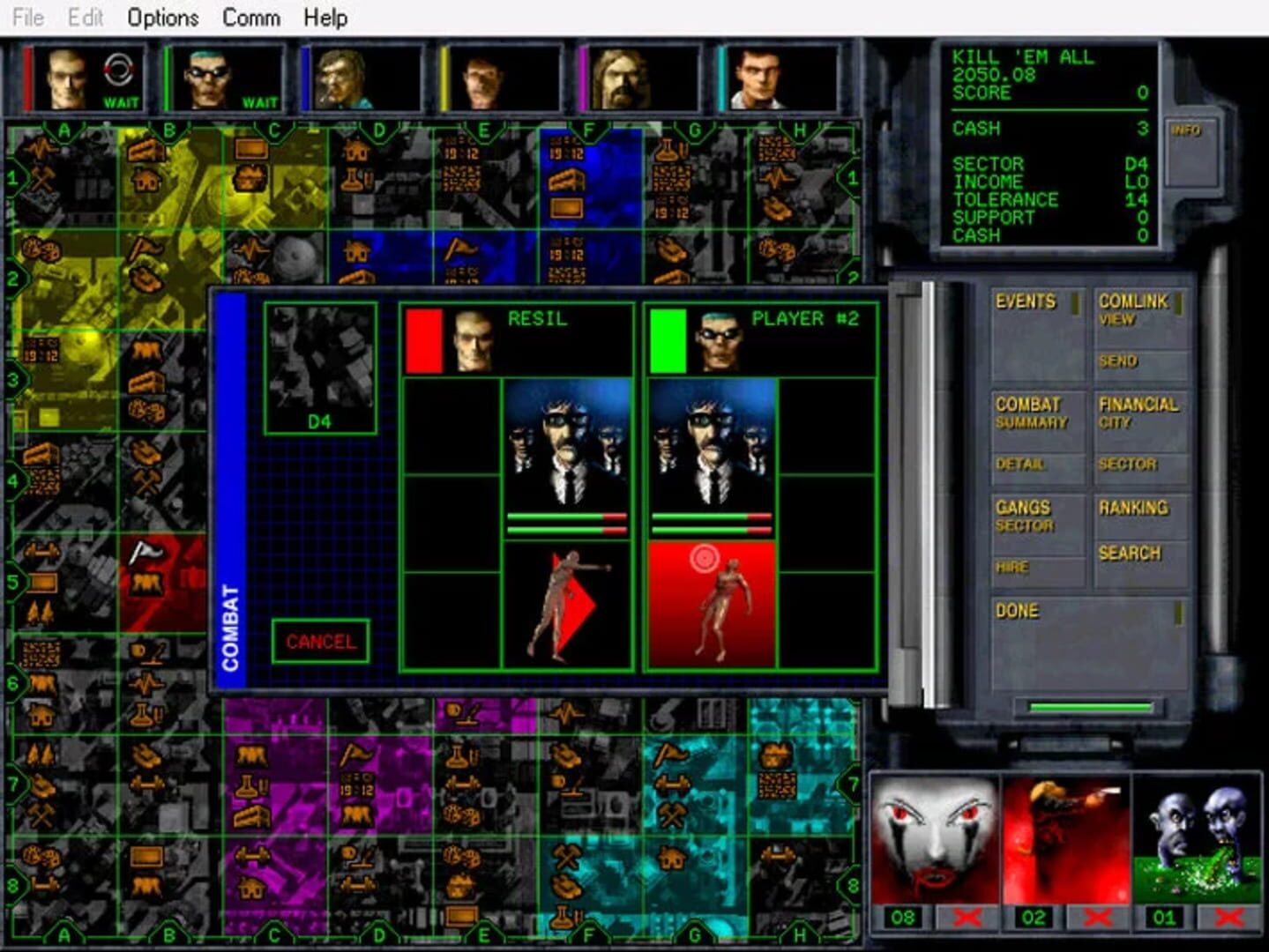The height and width of the screenshot is (952, 1269).
Task: Open the Help menu
Action: [x=325, y=18]
